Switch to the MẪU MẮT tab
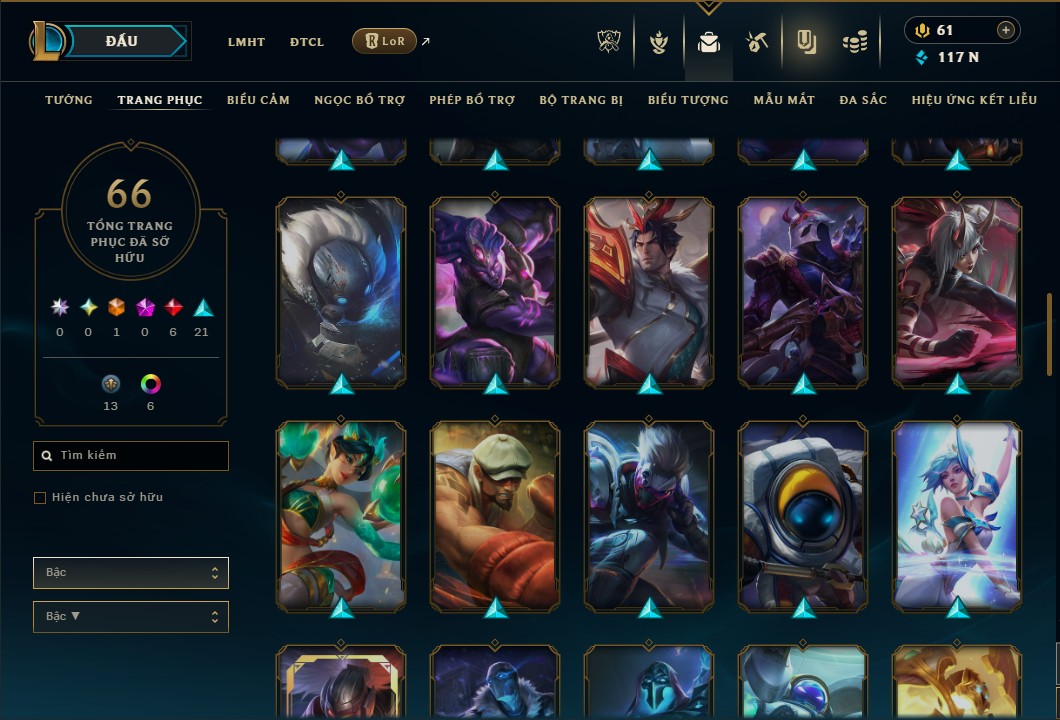This screenshot has width=1060, height=720. click(x=784, y=100)
